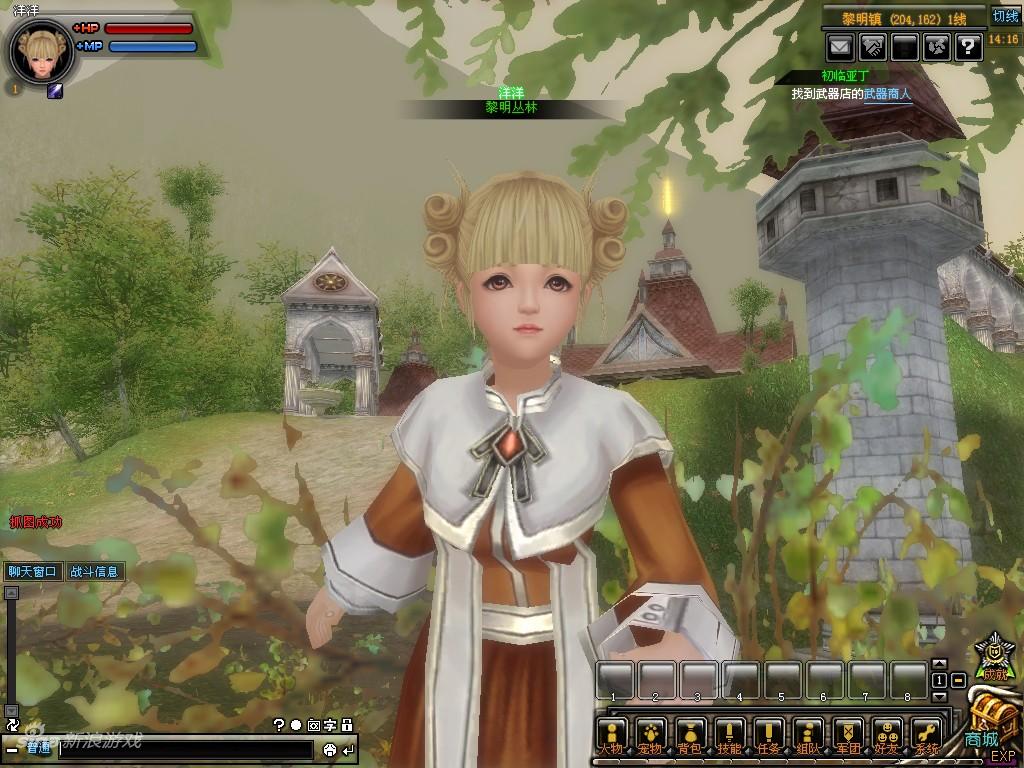
Task: Select the player portrait avatar
Action: (42, 53)
